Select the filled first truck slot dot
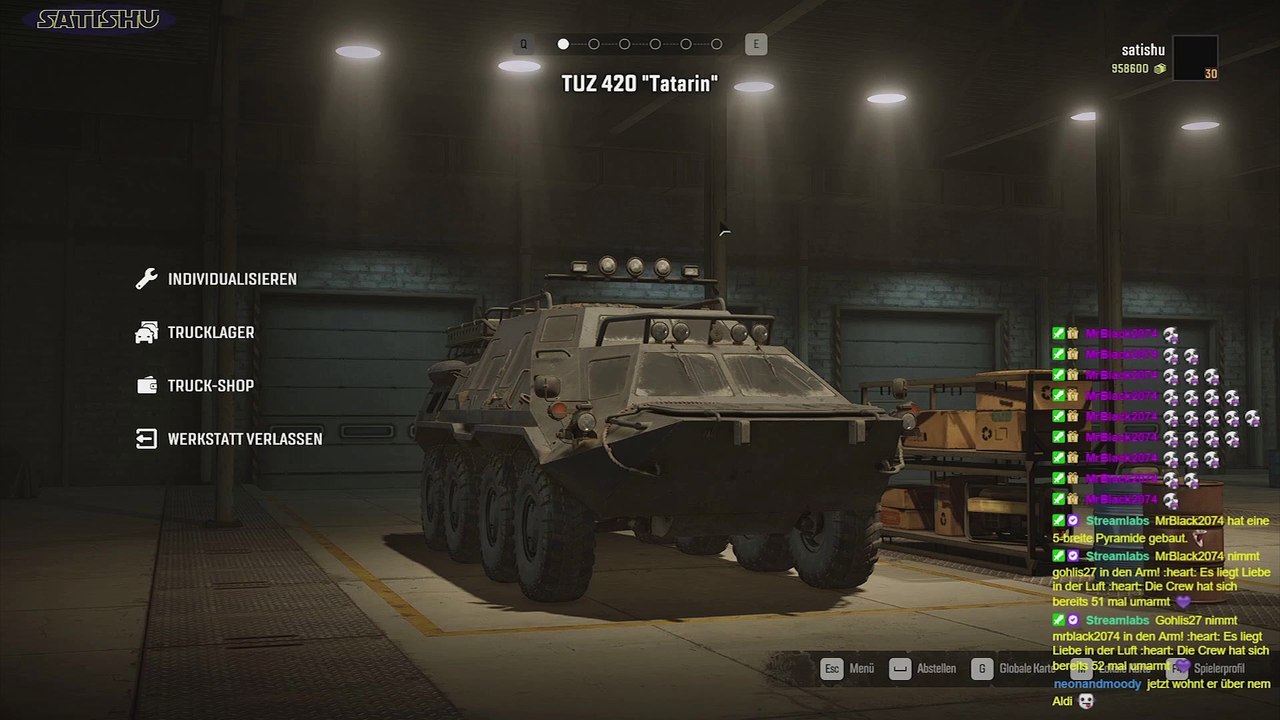 point(563,44)
